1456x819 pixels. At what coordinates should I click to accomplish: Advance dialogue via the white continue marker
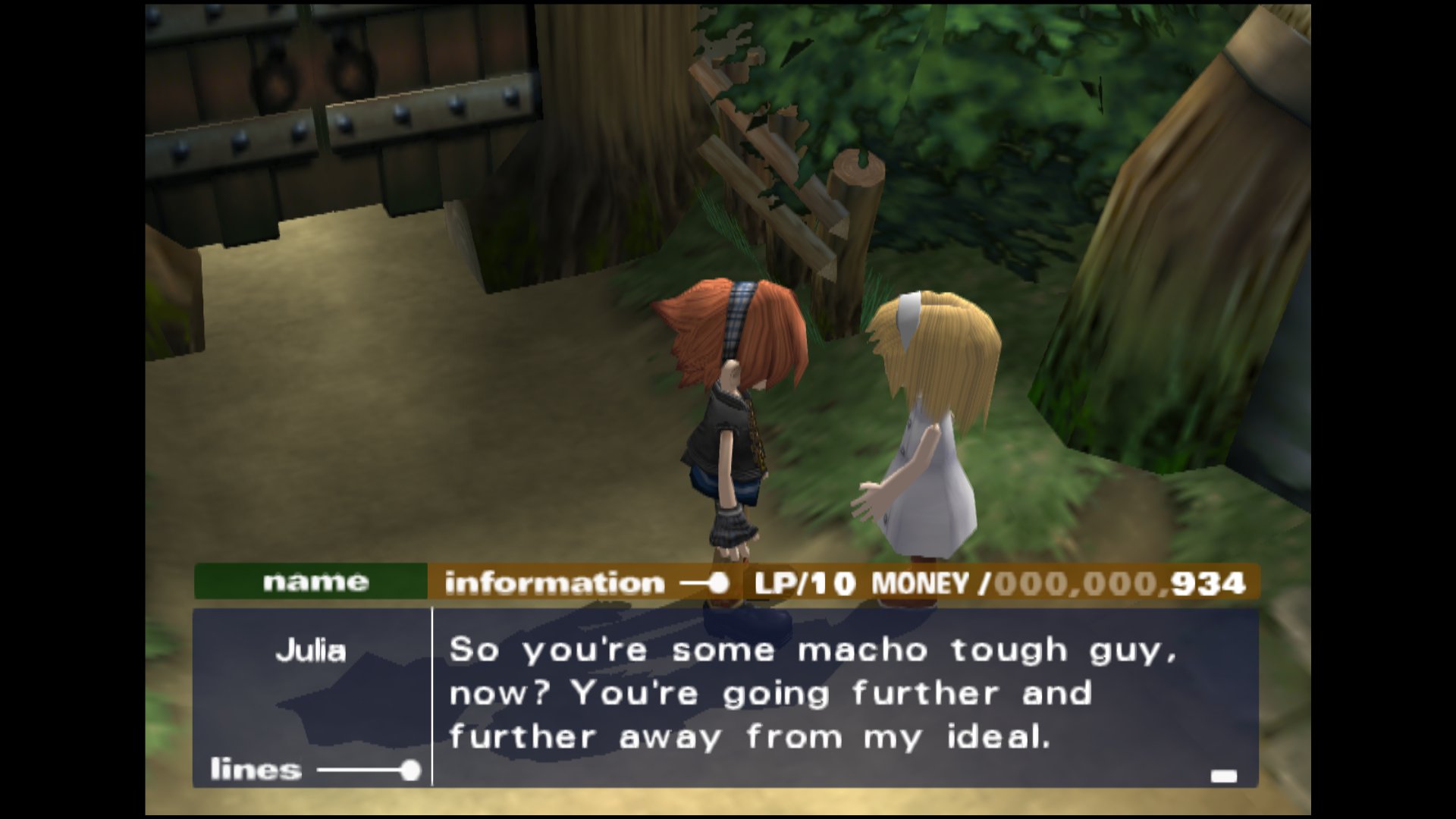tap(1223, 776)
